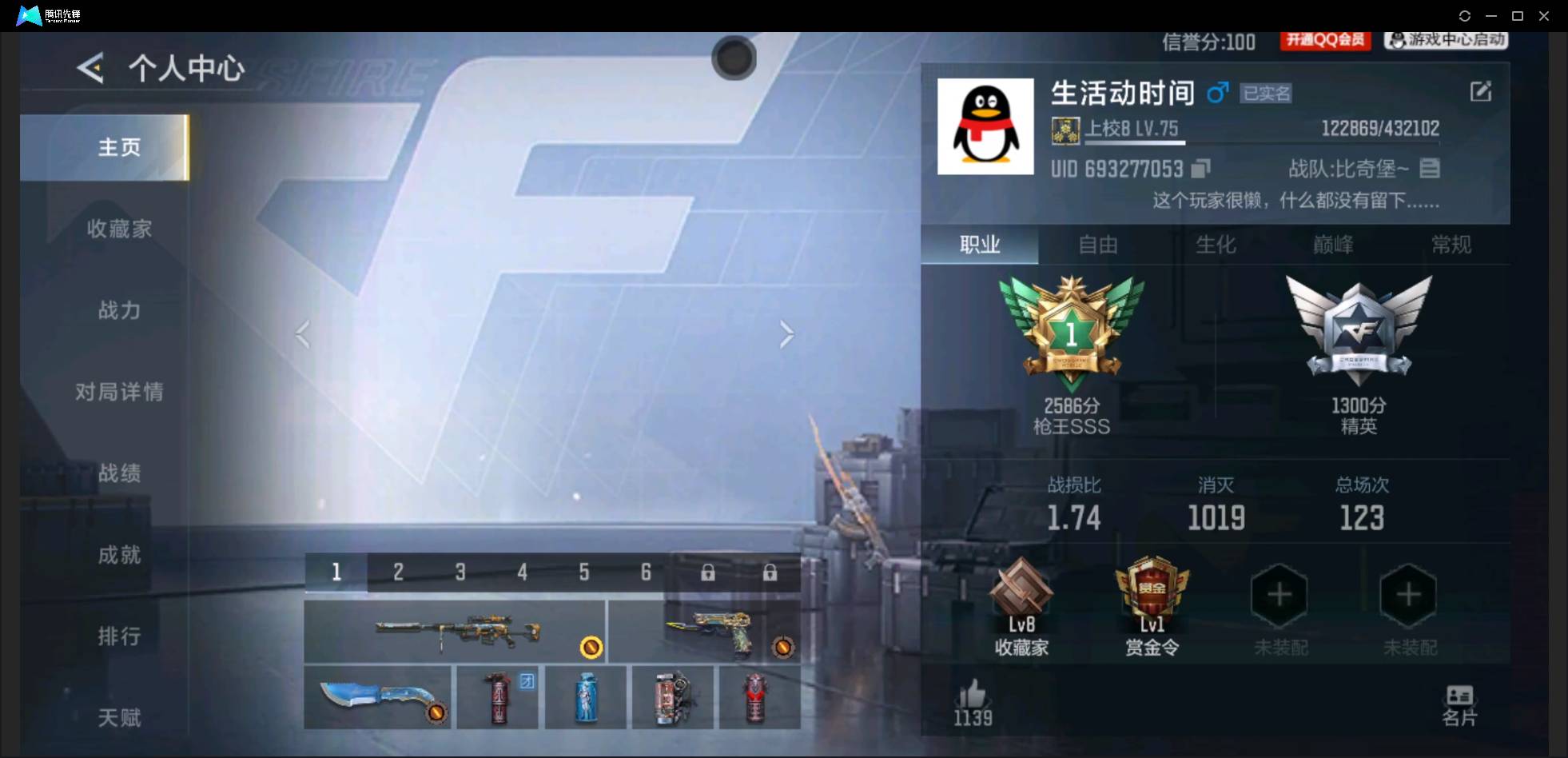This screenshot has width=1568, height=758.
Task: Click the left arrow to browse showcase
Action: (303, 333)
